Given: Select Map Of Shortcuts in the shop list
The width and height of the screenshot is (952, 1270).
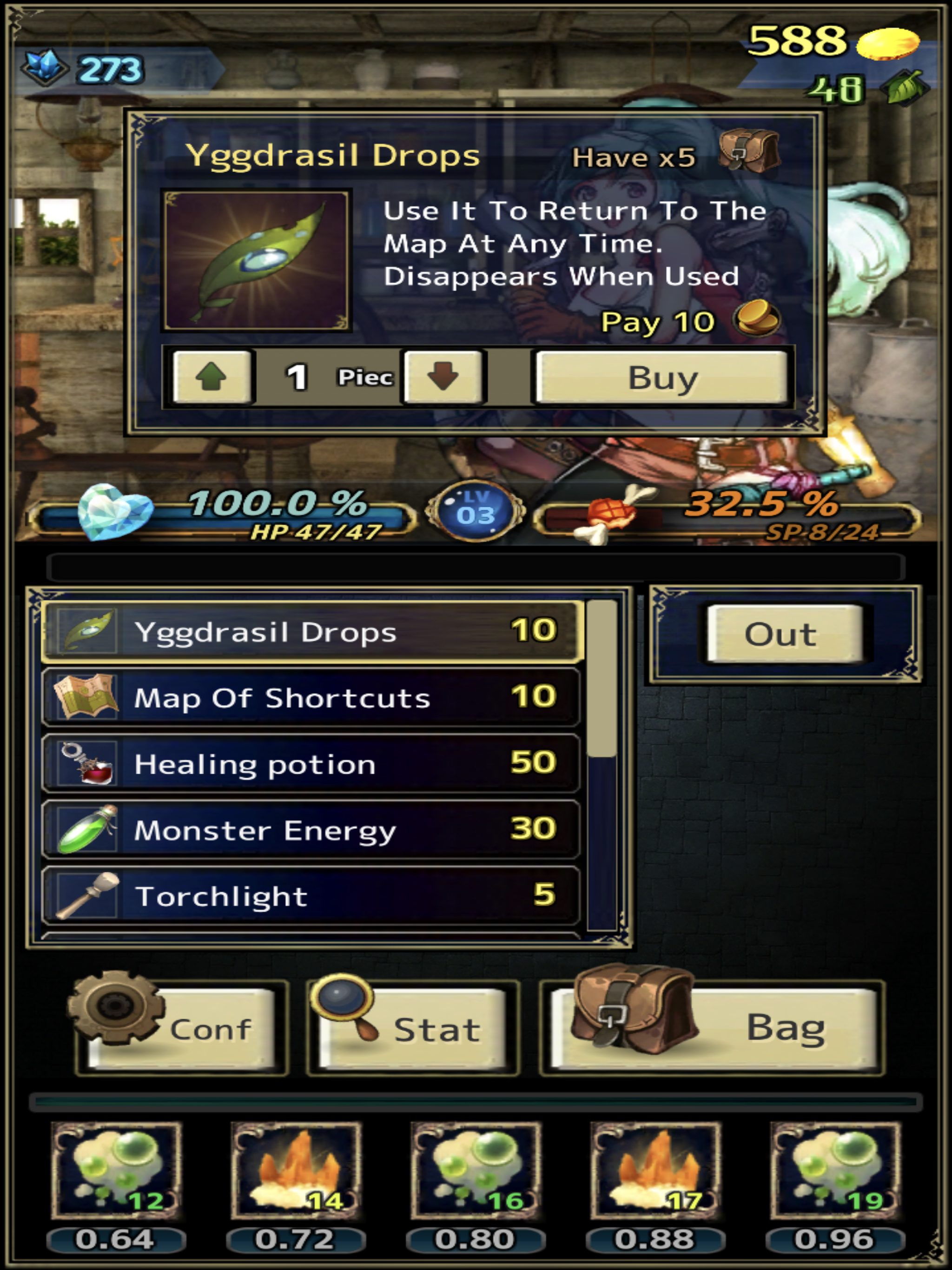Looking at the screenshot, I should tap(311, 698).
